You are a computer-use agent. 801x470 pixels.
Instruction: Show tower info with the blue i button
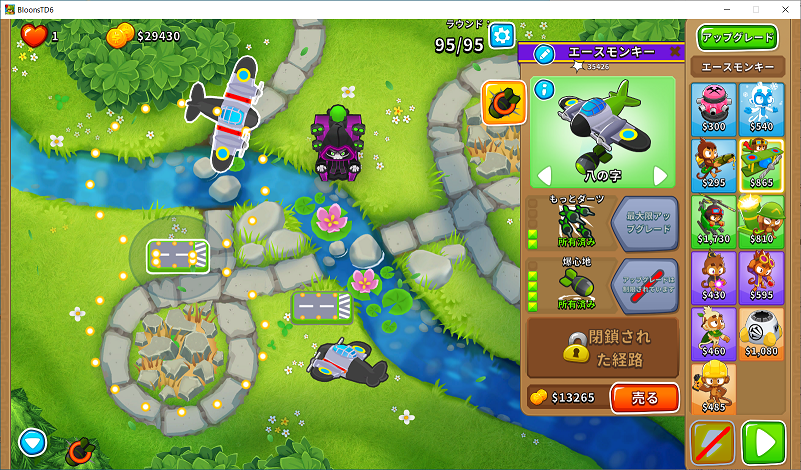pyautogui.click(x=544, y=90)
